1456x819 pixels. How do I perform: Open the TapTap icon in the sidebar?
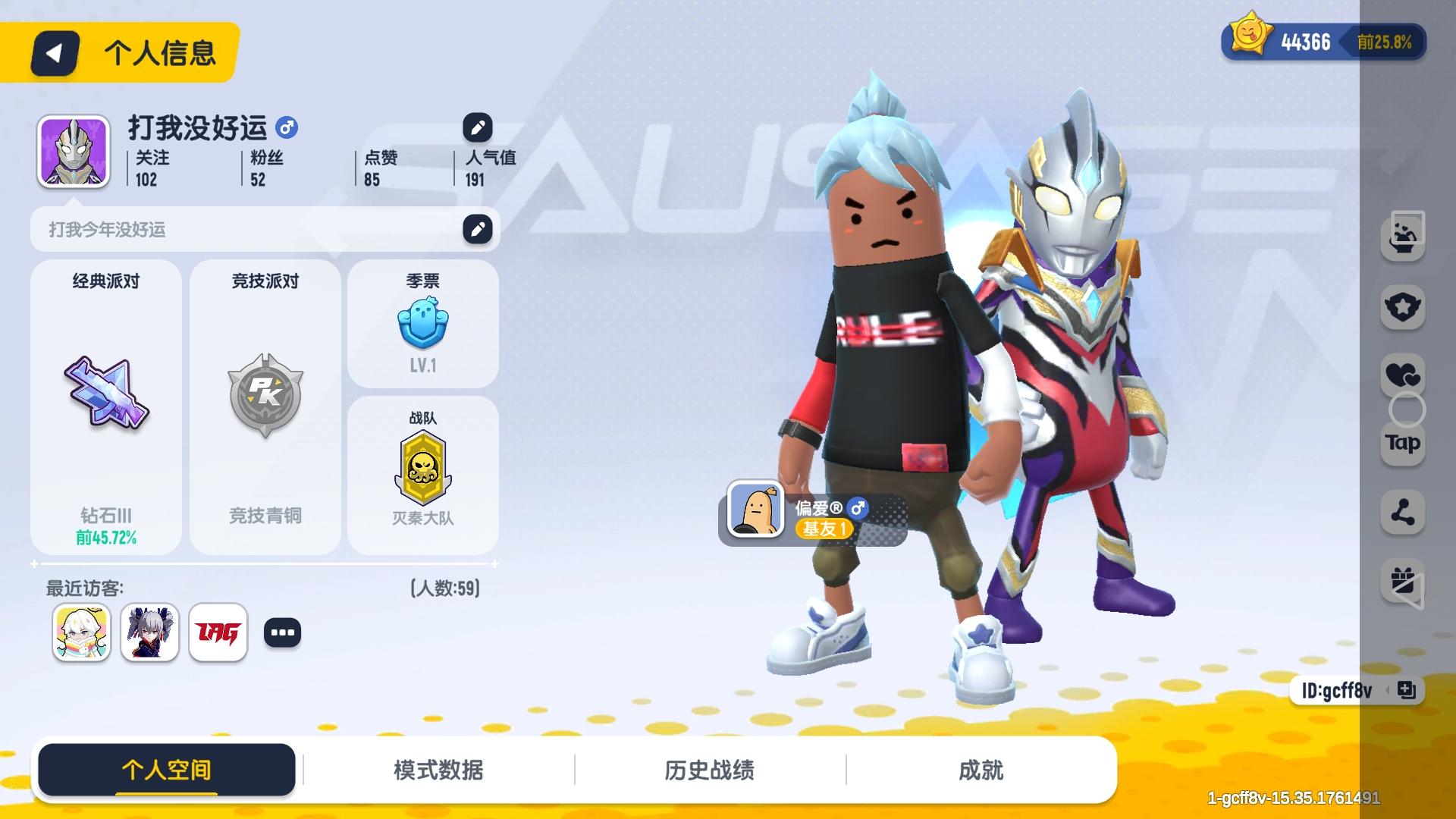(x=1402, y=444)
